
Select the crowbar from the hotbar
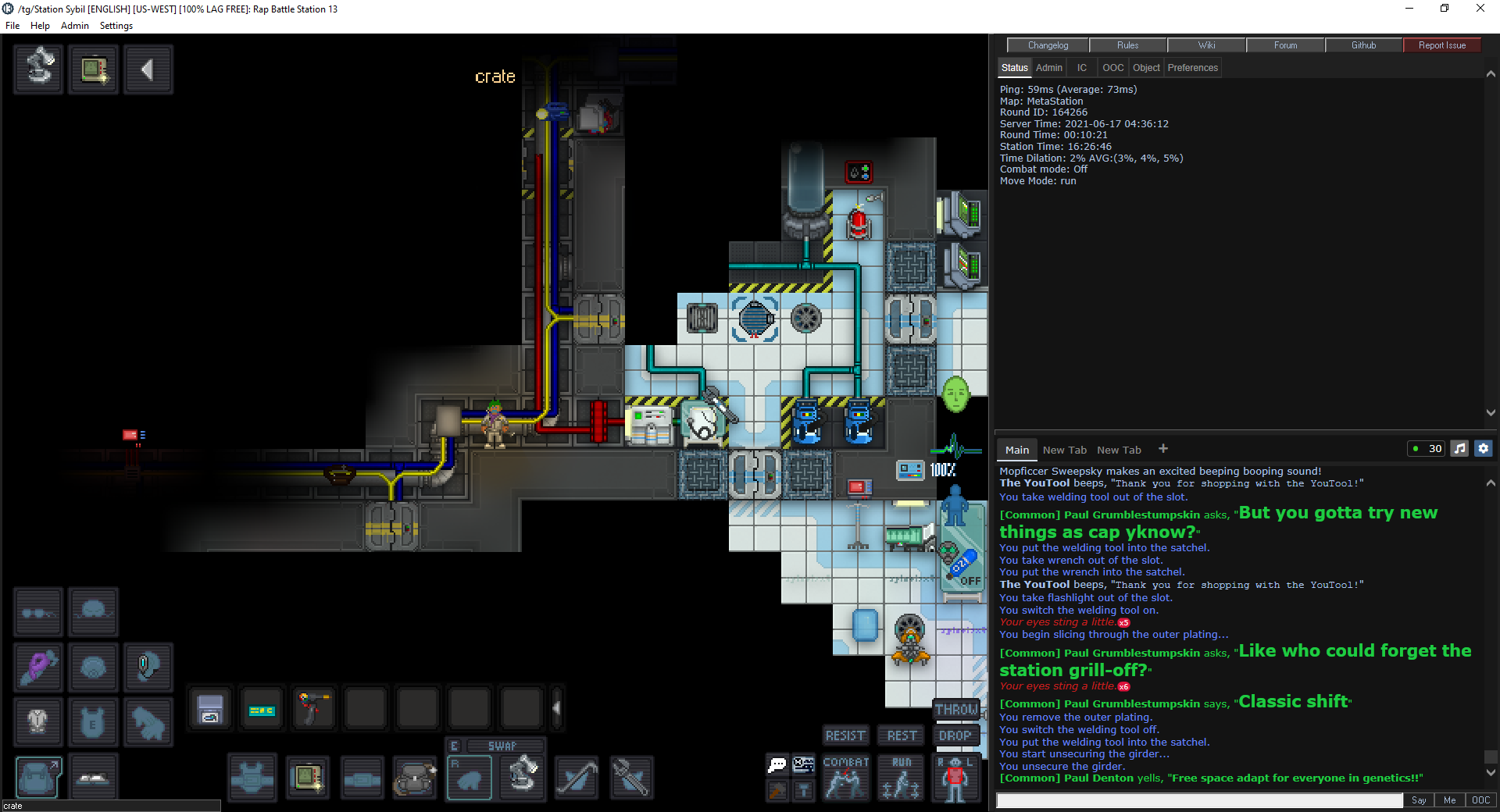point(577,778)
